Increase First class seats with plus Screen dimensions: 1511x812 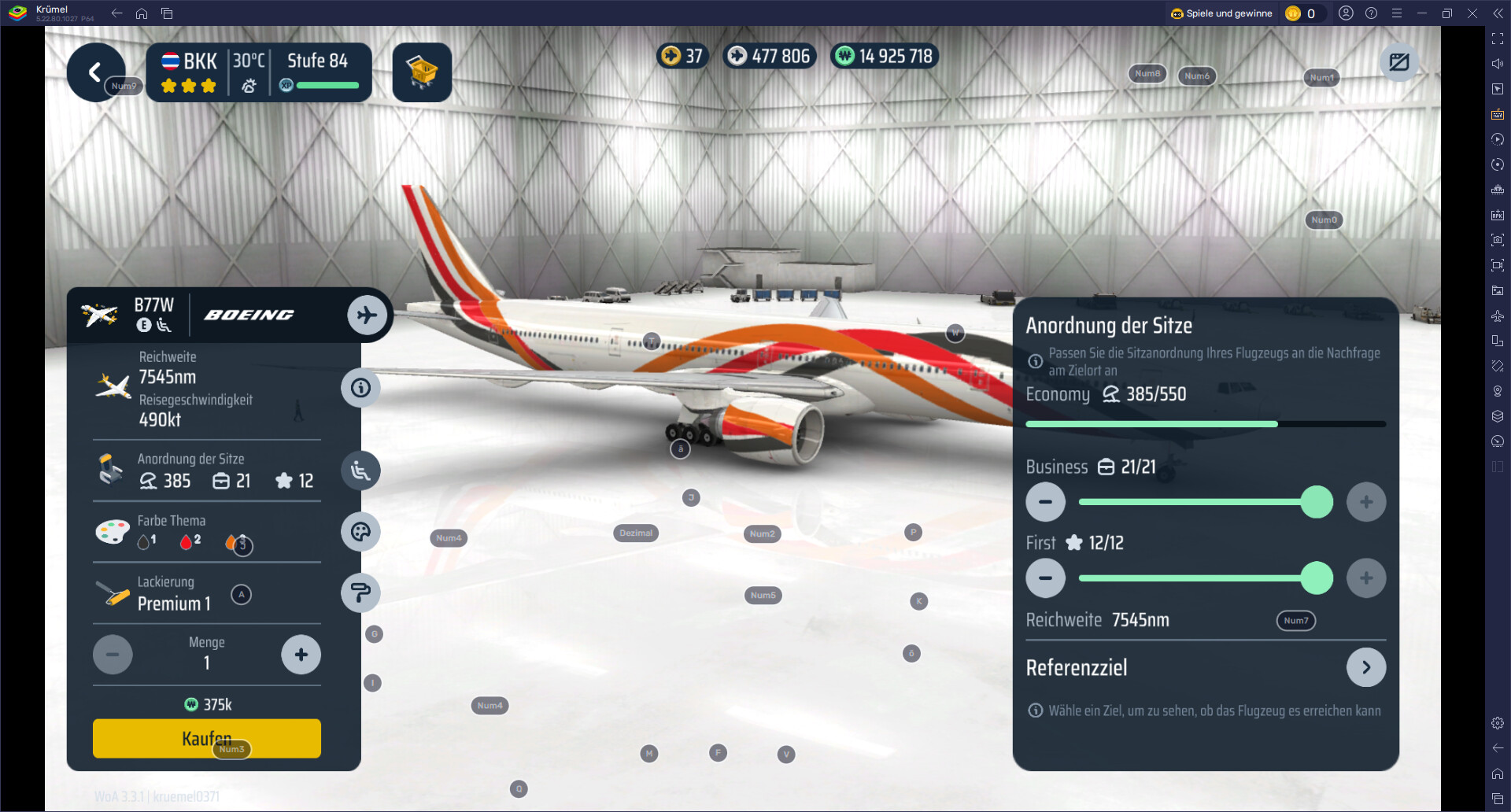tap(1365, 578)
